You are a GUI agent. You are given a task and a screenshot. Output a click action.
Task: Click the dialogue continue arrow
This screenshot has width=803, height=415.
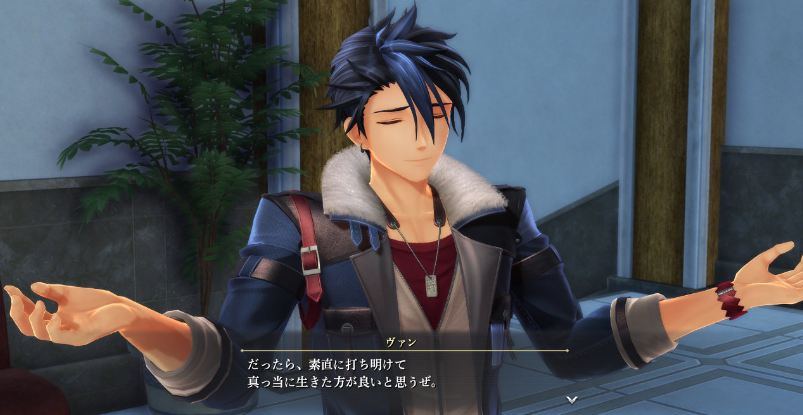click(x=571, y=399)
